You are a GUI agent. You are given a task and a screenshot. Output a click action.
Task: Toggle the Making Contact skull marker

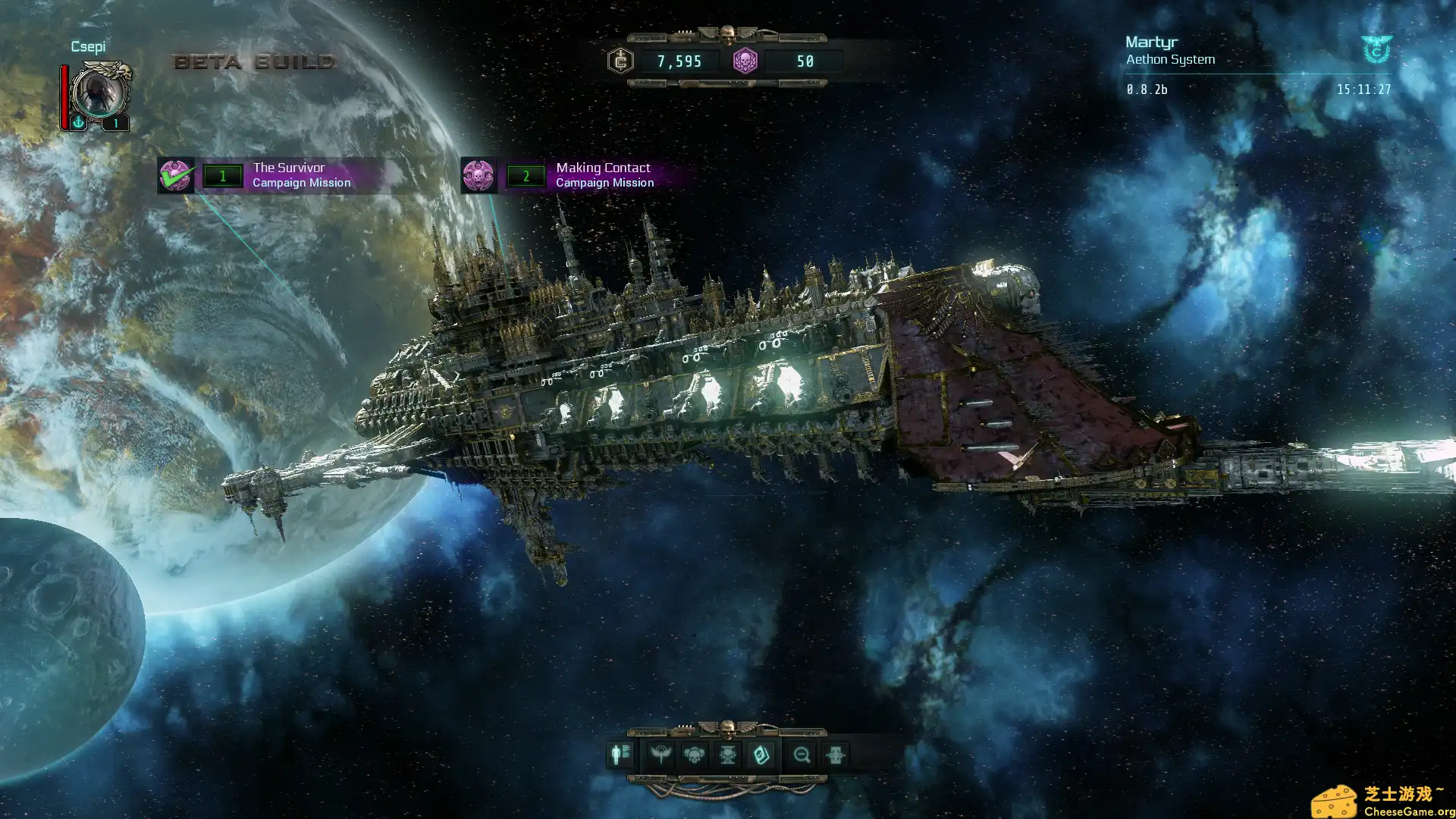480,175
